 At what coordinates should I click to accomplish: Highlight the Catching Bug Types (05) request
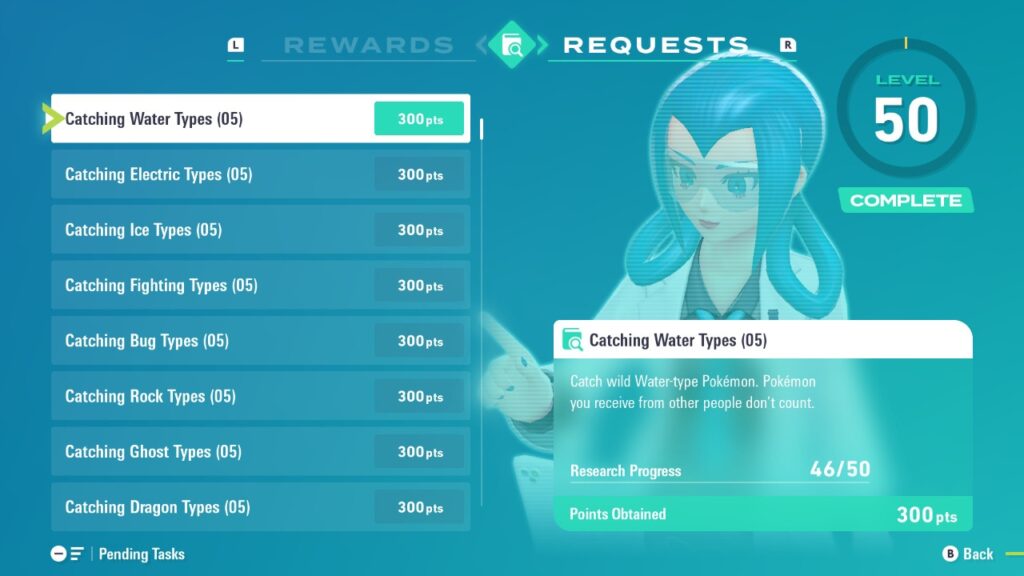tap(260, 341)
